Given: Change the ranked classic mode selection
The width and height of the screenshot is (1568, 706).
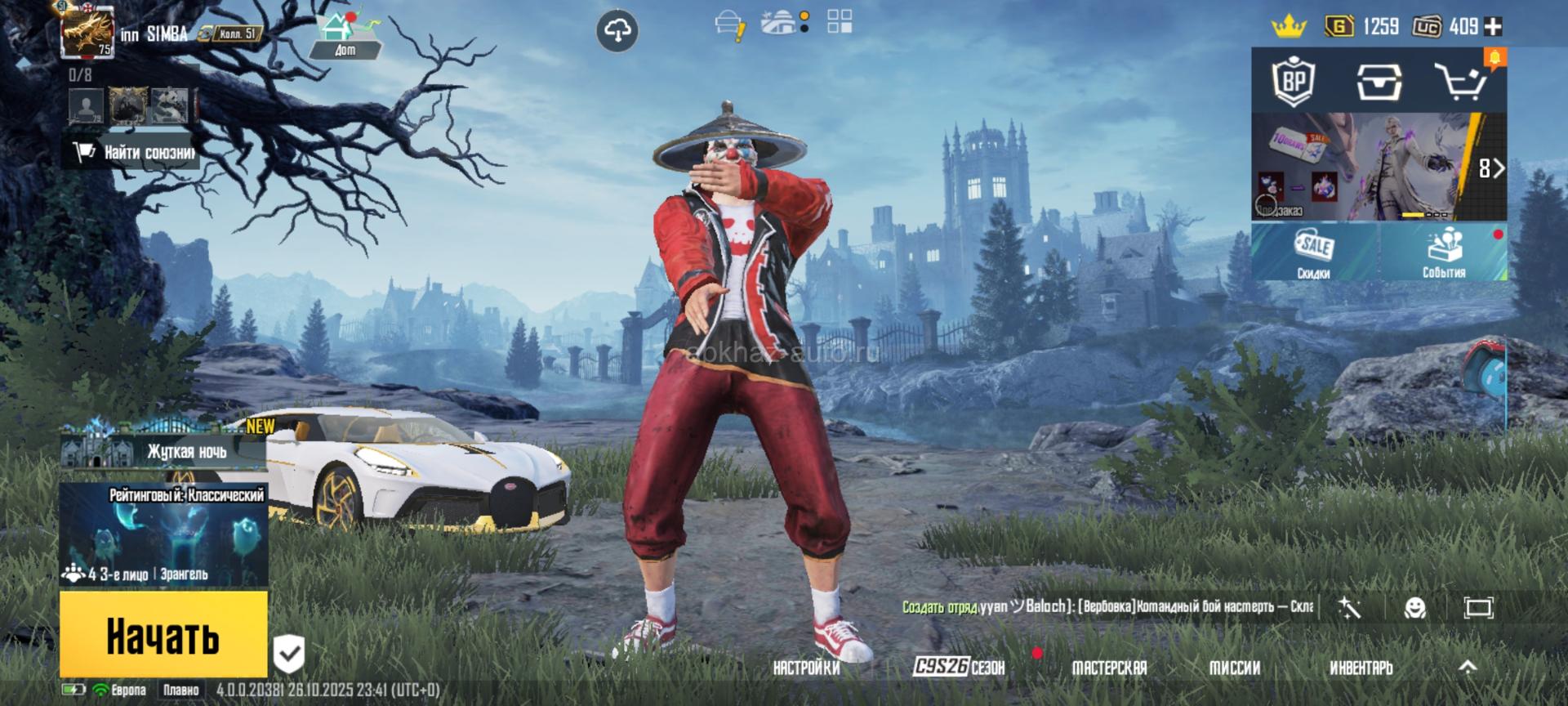Looking at the screenshot, I should click(163, 534).
